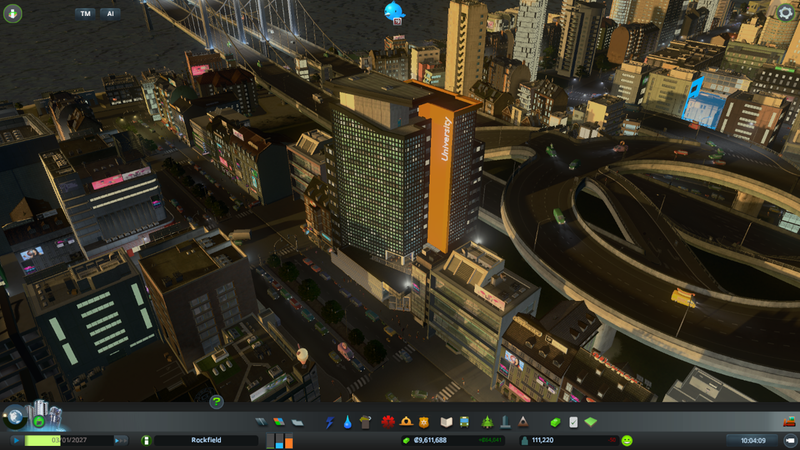Viewport: 800px width, 450px height.
Task: Open the Economy money panel
Action: tap(556, 422)
